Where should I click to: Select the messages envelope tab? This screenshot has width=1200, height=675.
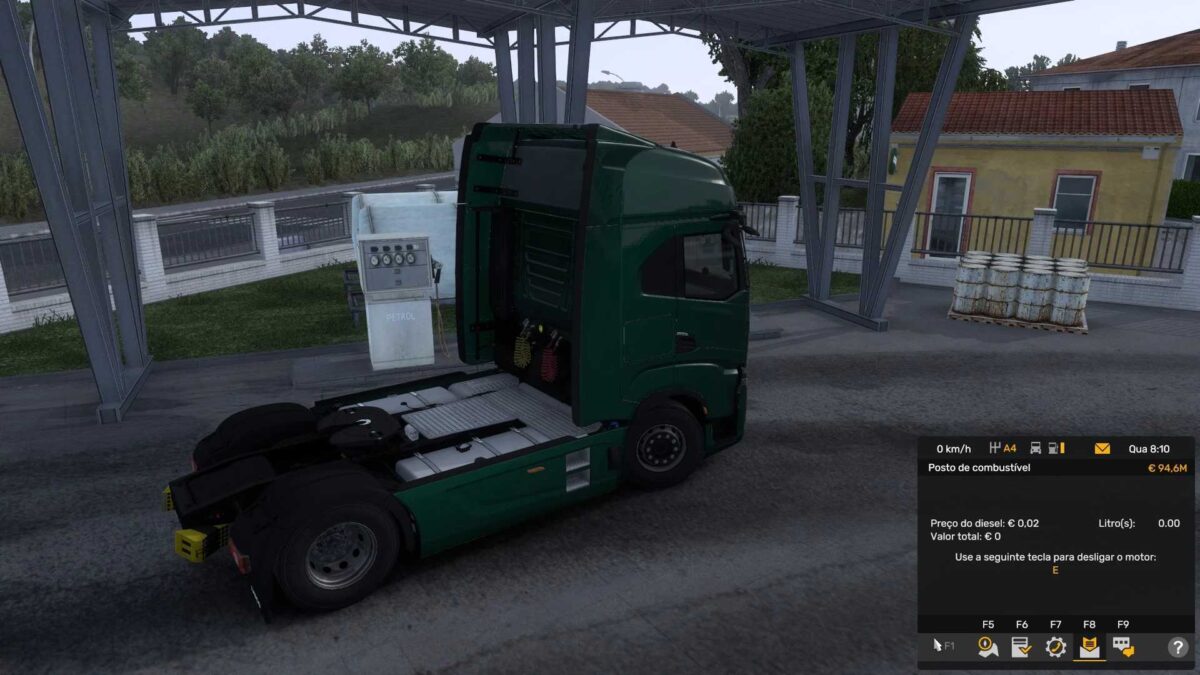tap(1089, 647)
